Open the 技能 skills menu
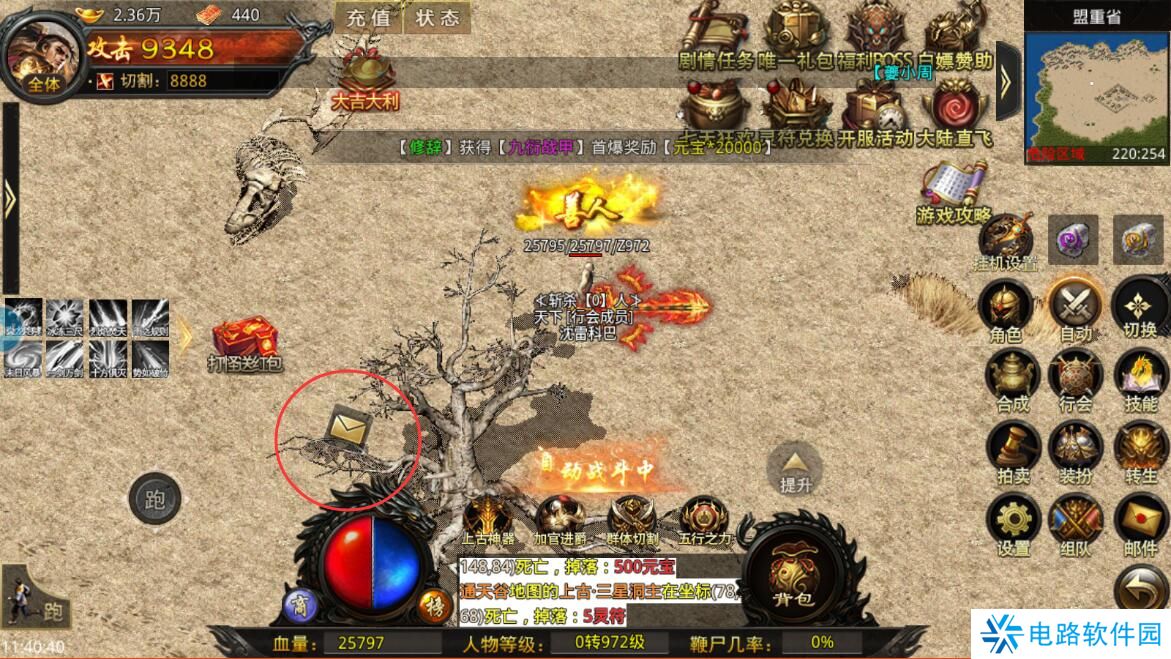 tap(1140, 378)
